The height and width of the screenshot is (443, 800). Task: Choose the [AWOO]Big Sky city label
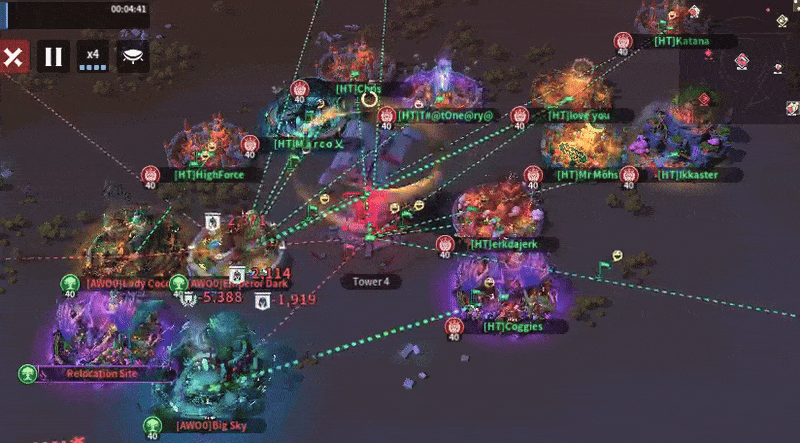[206, 425]
